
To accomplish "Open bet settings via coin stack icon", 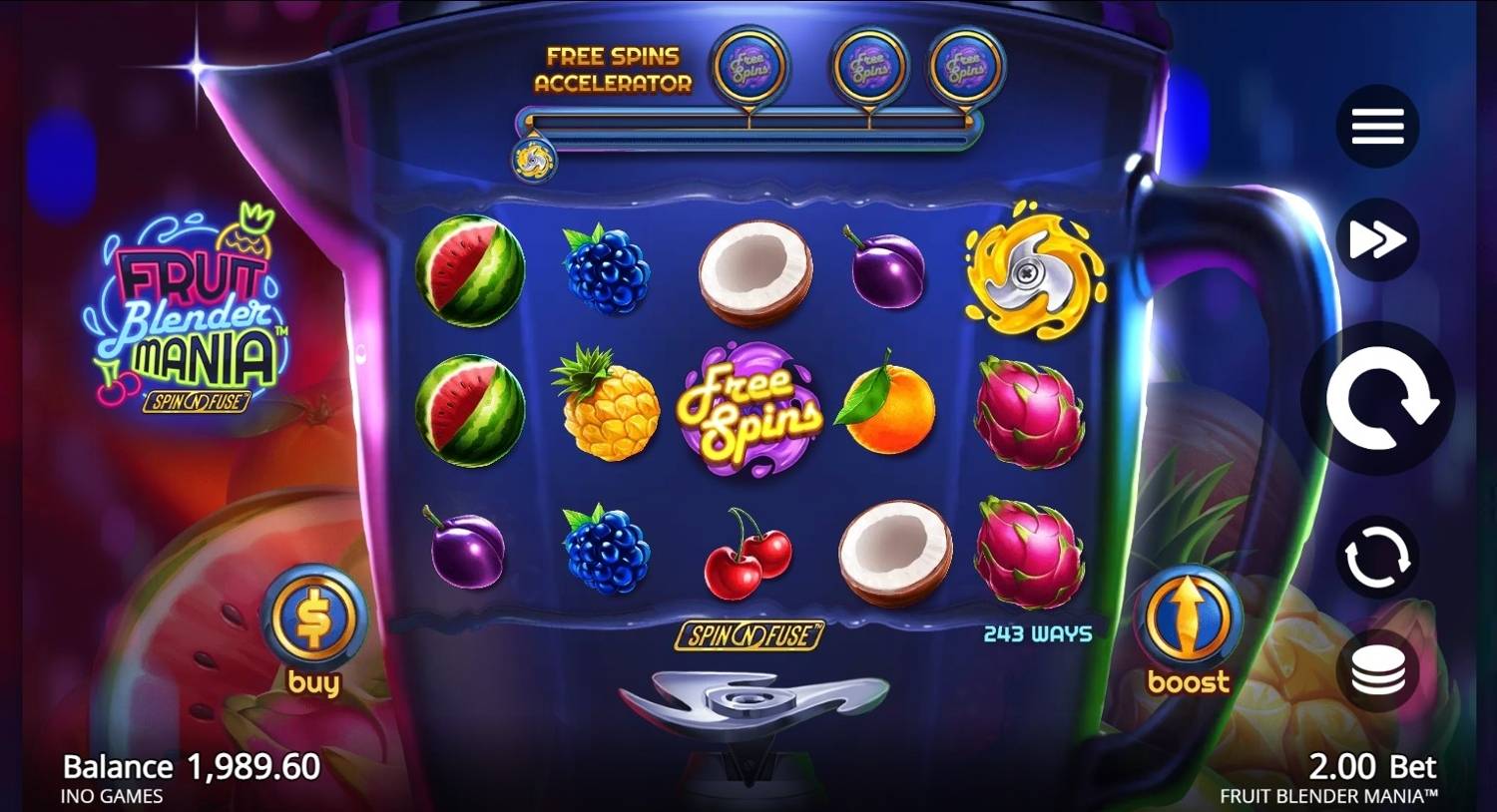I will [1377, 669].
